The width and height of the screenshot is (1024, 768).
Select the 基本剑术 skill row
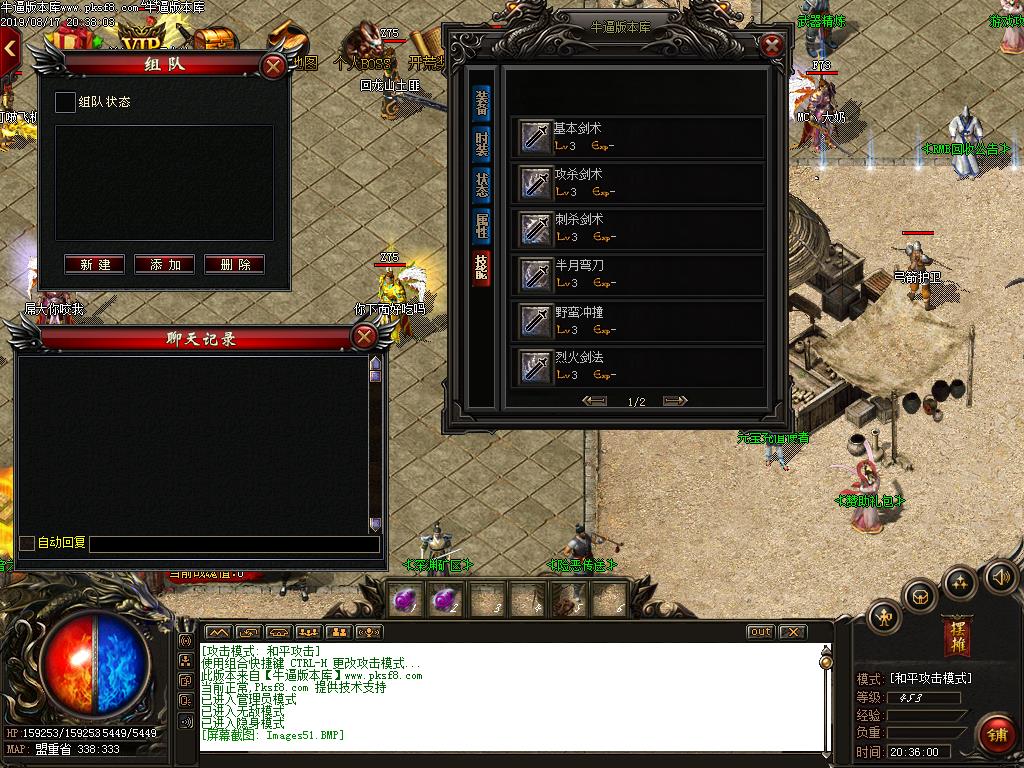tap(640, 136)
